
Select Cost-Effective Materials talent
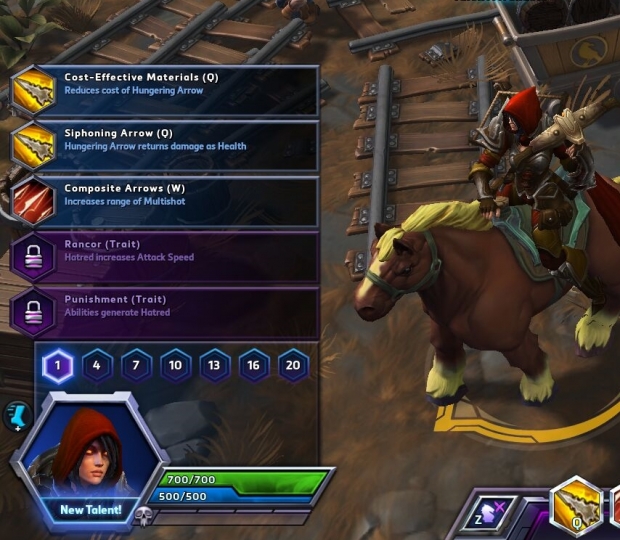click(x=165, y=91)
